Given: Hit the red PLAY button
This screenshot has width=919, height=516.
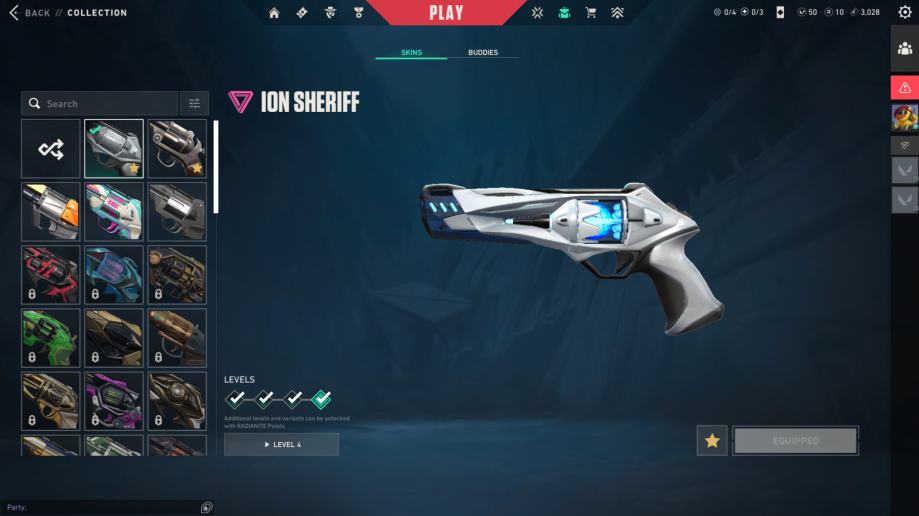Looking at the screenshot, I should click(x=446, y=13).
